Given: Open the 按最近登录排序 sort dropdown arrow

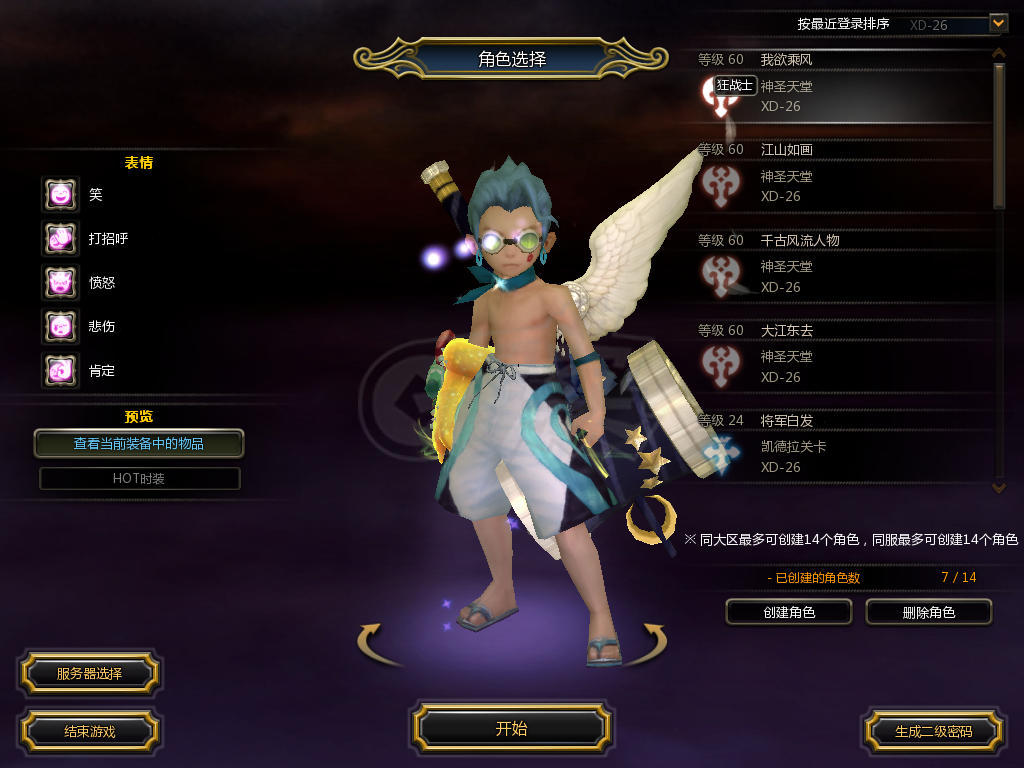Looking at the screenshot, I should click(x=997, y=22).
